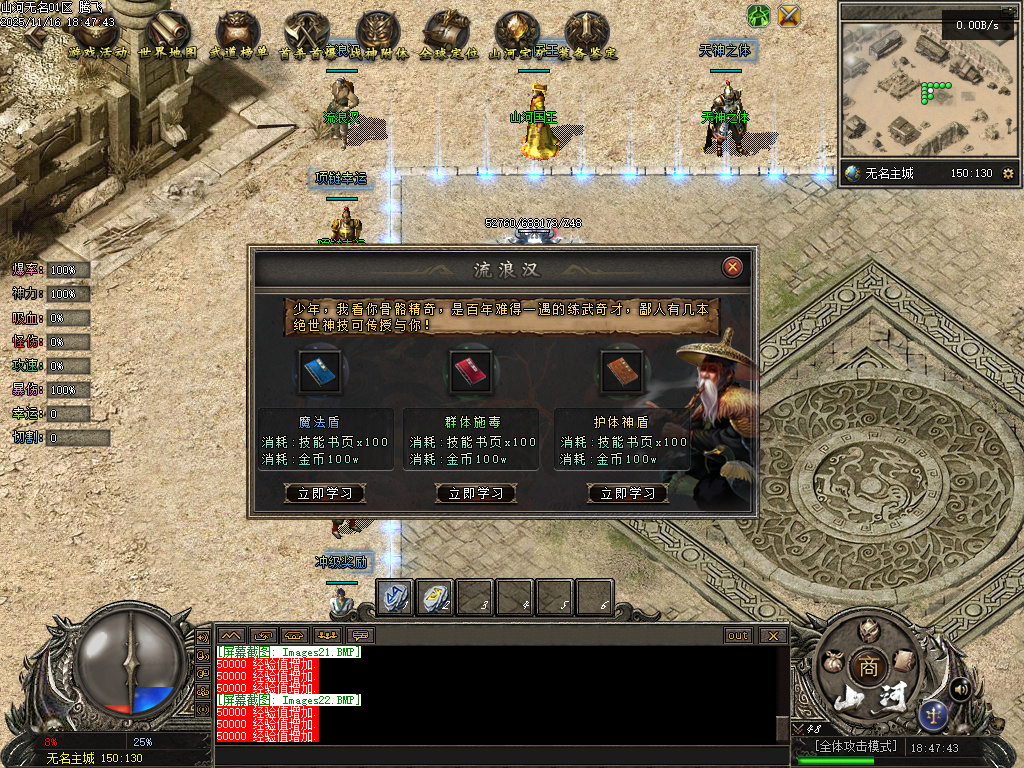
Task: Open the 世界地图 world map
Action: (x=167, y=37)
